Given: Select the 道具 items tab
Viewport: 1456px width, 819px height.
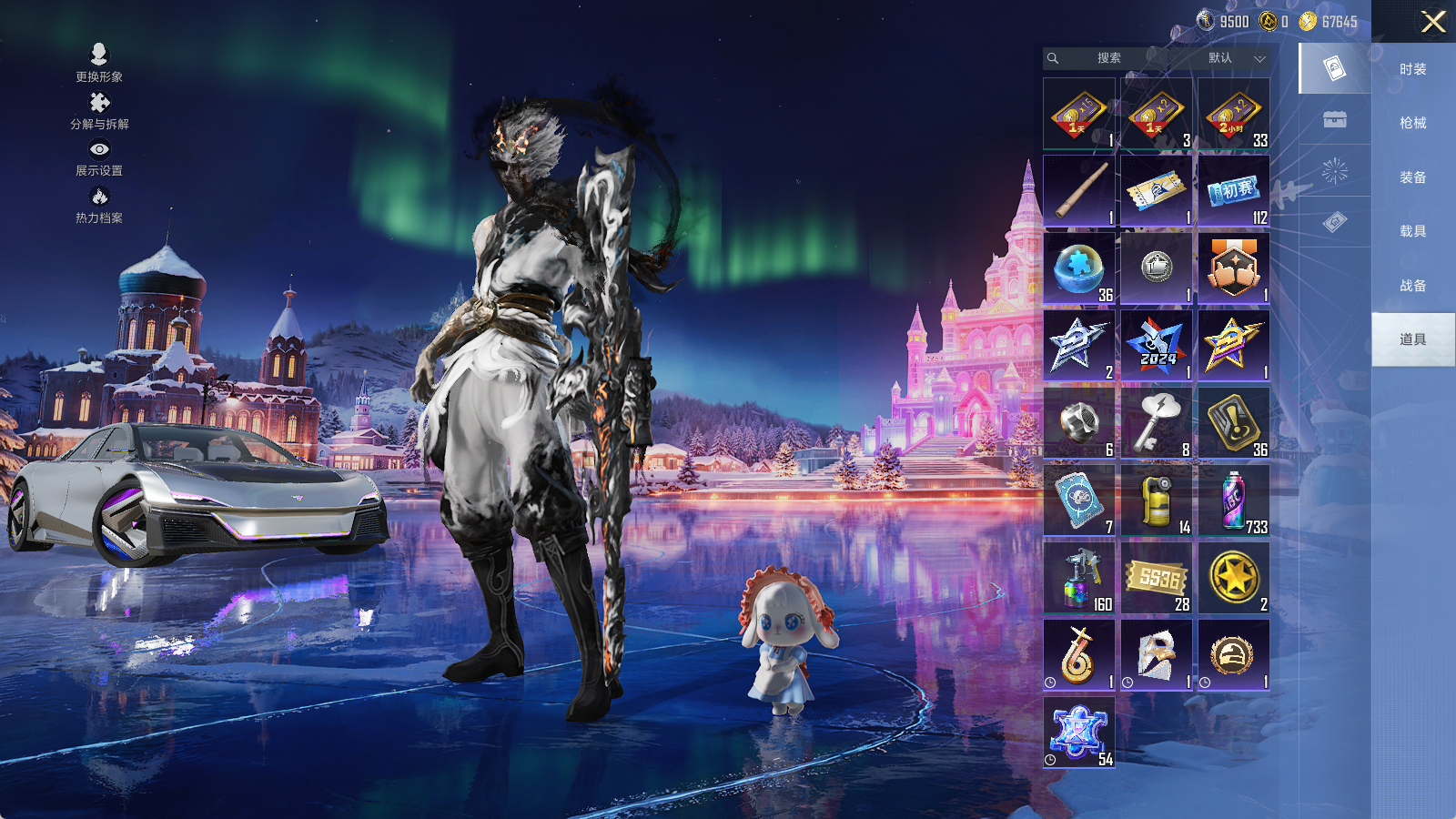Looking at the screenshot, I should click(1412, 339).
